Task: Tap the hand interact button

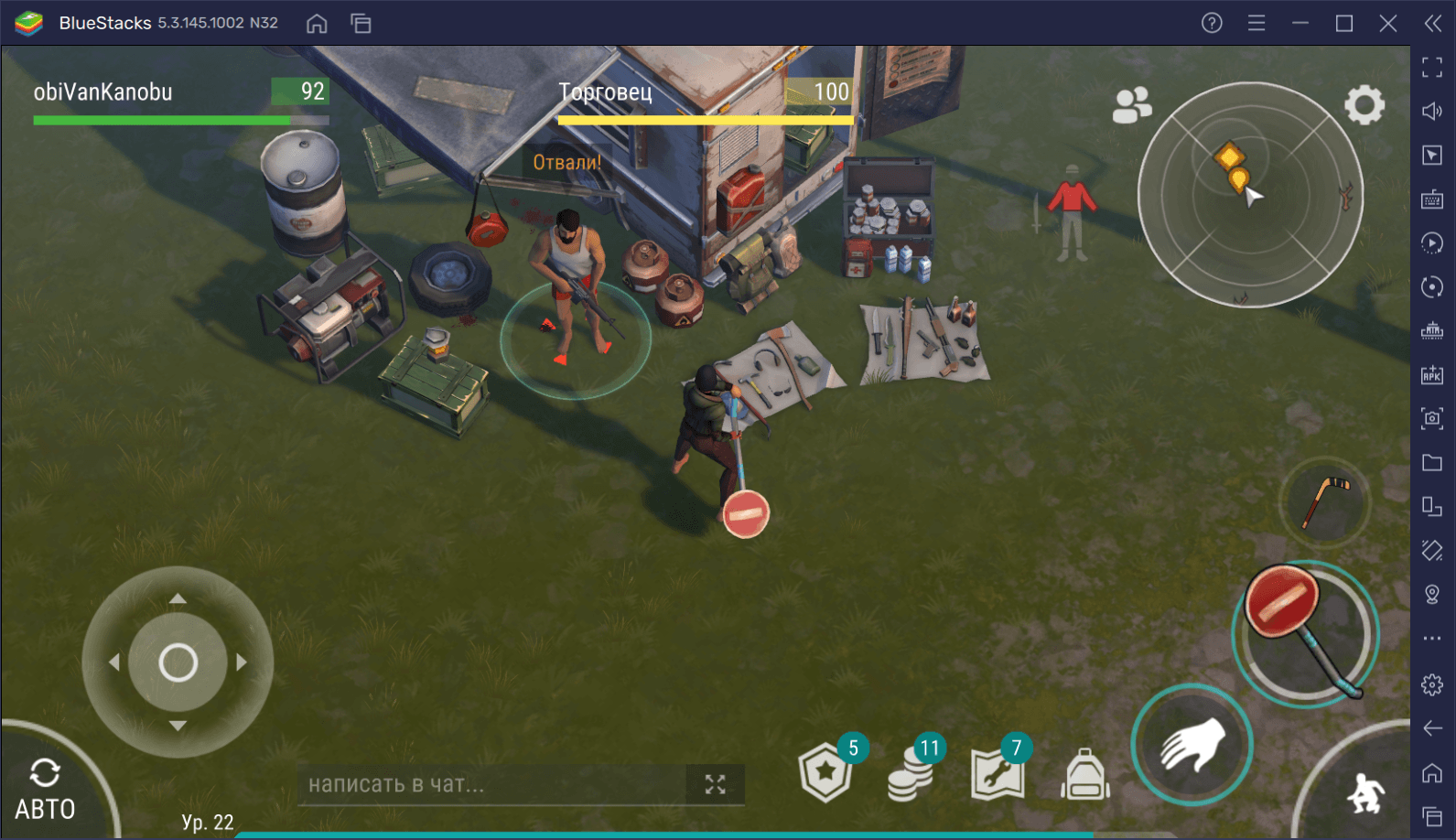Action: pyautogui.click(x=1192, y=745)
